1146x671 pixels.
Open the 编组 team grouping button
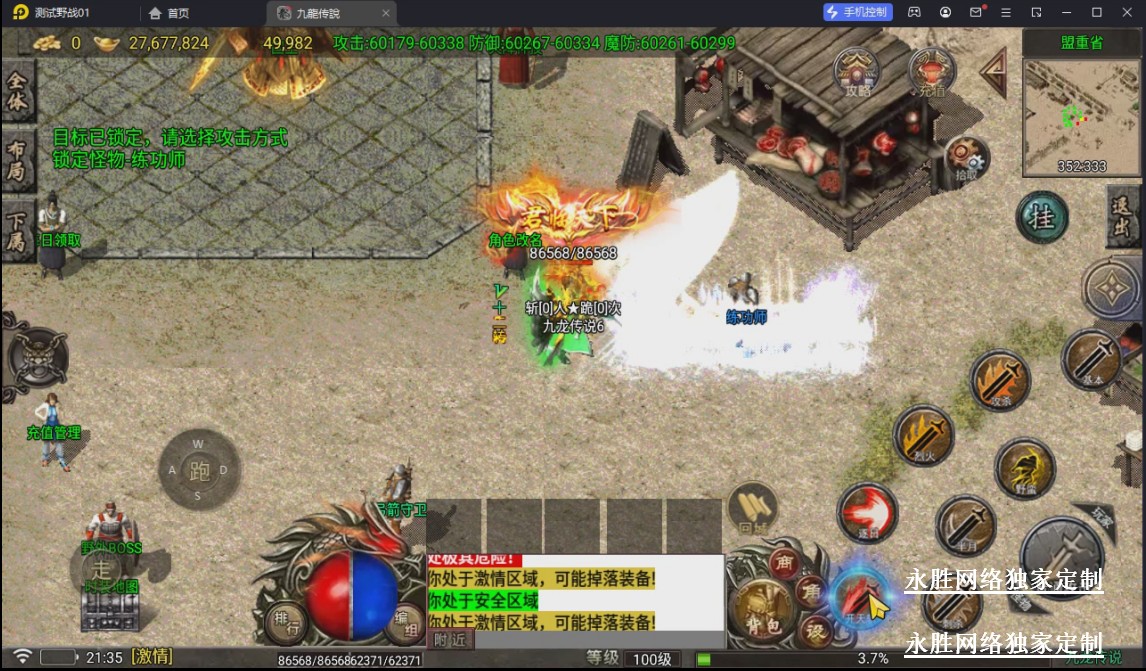405,623
